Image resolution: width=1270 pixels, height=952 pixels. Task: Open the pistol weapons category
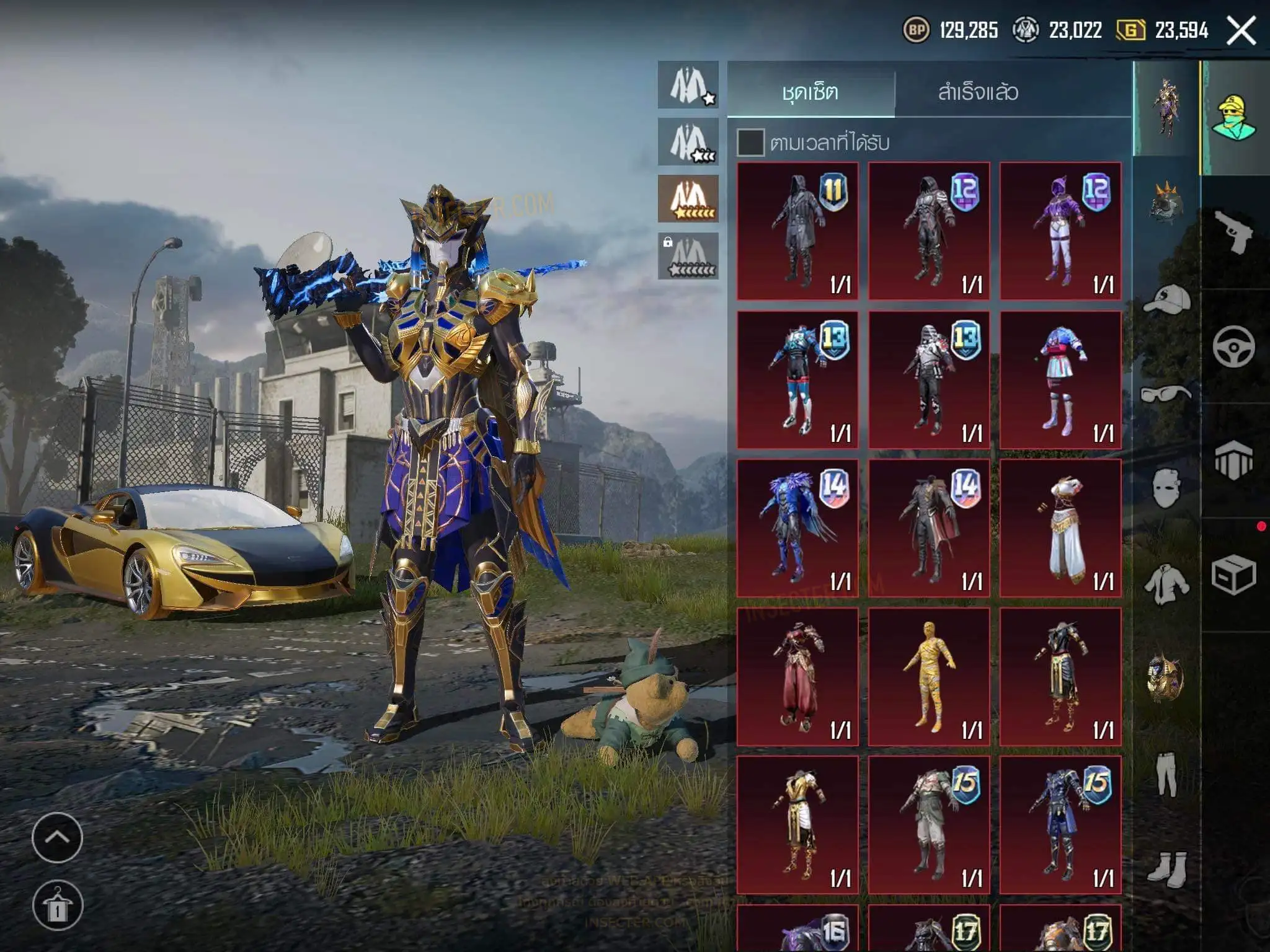pos(1233,231)
